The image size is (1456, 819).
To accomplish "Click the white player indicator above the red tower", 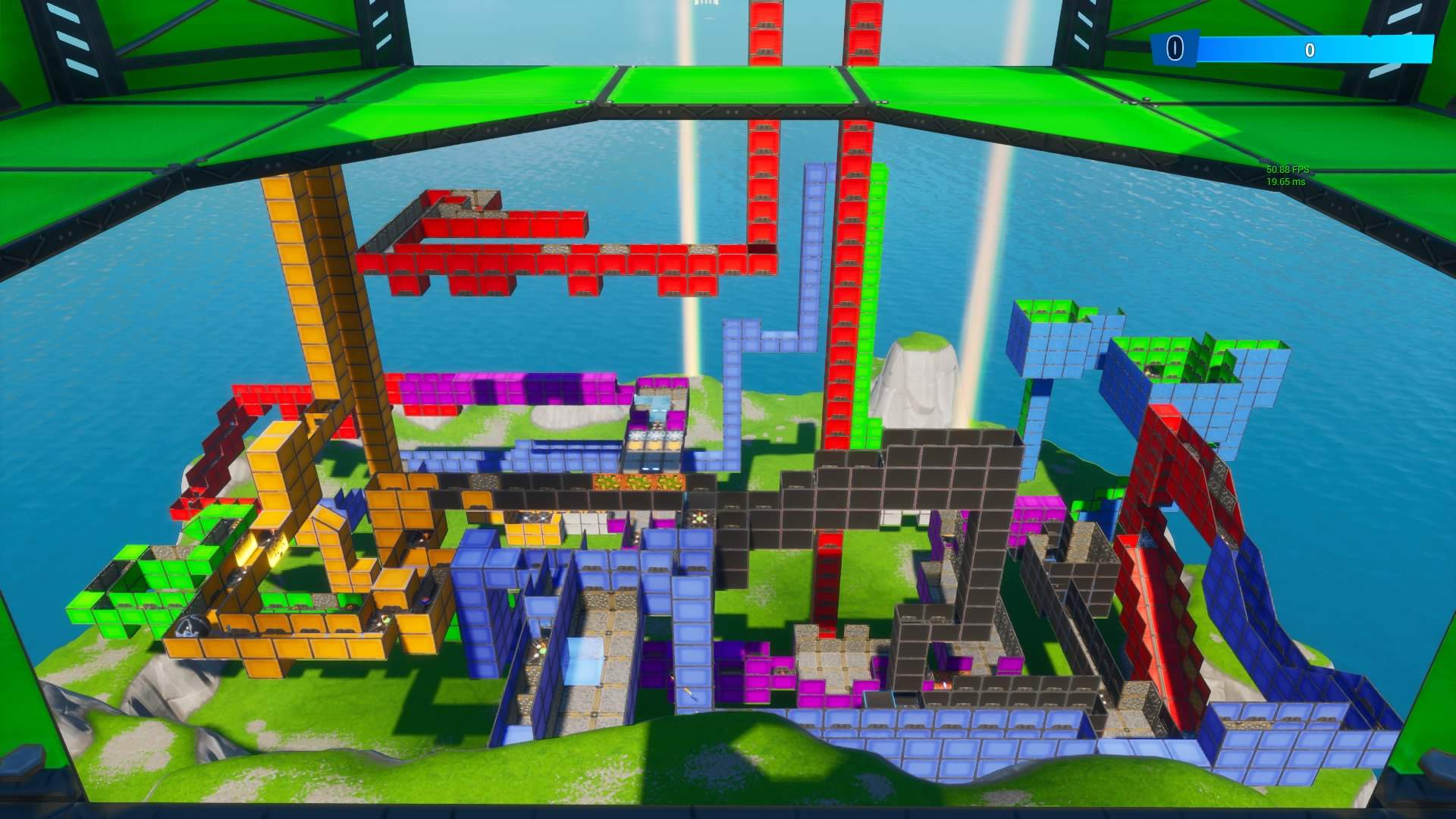I will tap(705, 6).
